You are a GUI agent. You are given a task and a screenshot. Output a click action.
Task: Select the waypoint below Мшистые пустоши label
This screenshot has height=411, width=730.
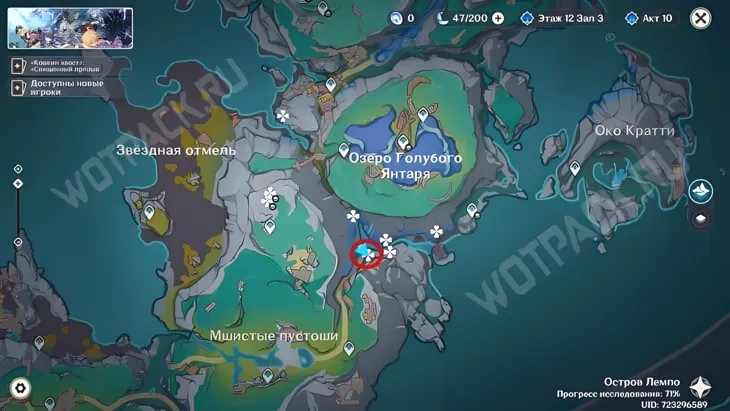[x=349, y=349]
